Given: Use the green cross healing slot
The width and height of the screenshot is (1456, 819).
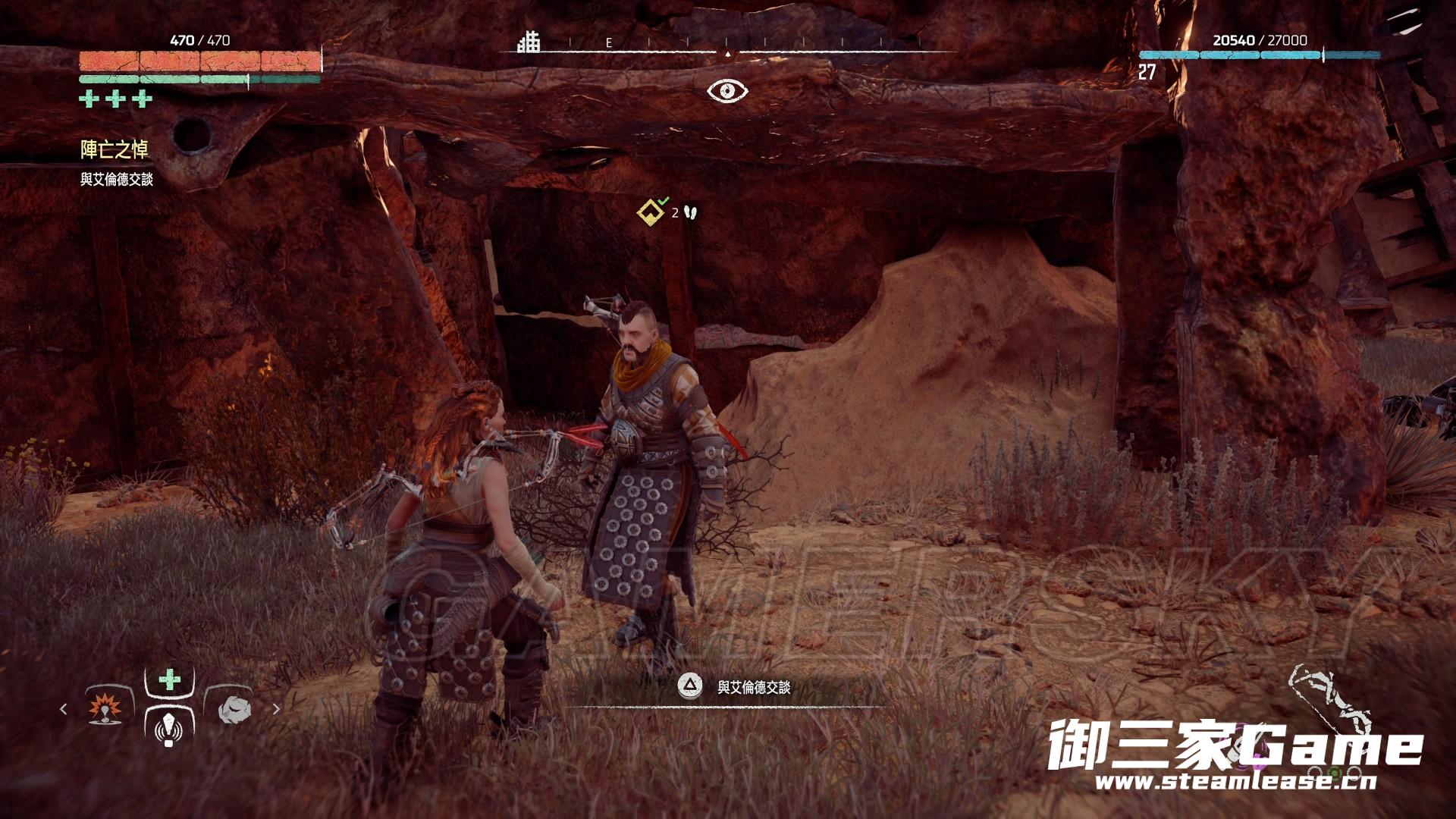Looking at the screenshot, I should click(169, 679).
